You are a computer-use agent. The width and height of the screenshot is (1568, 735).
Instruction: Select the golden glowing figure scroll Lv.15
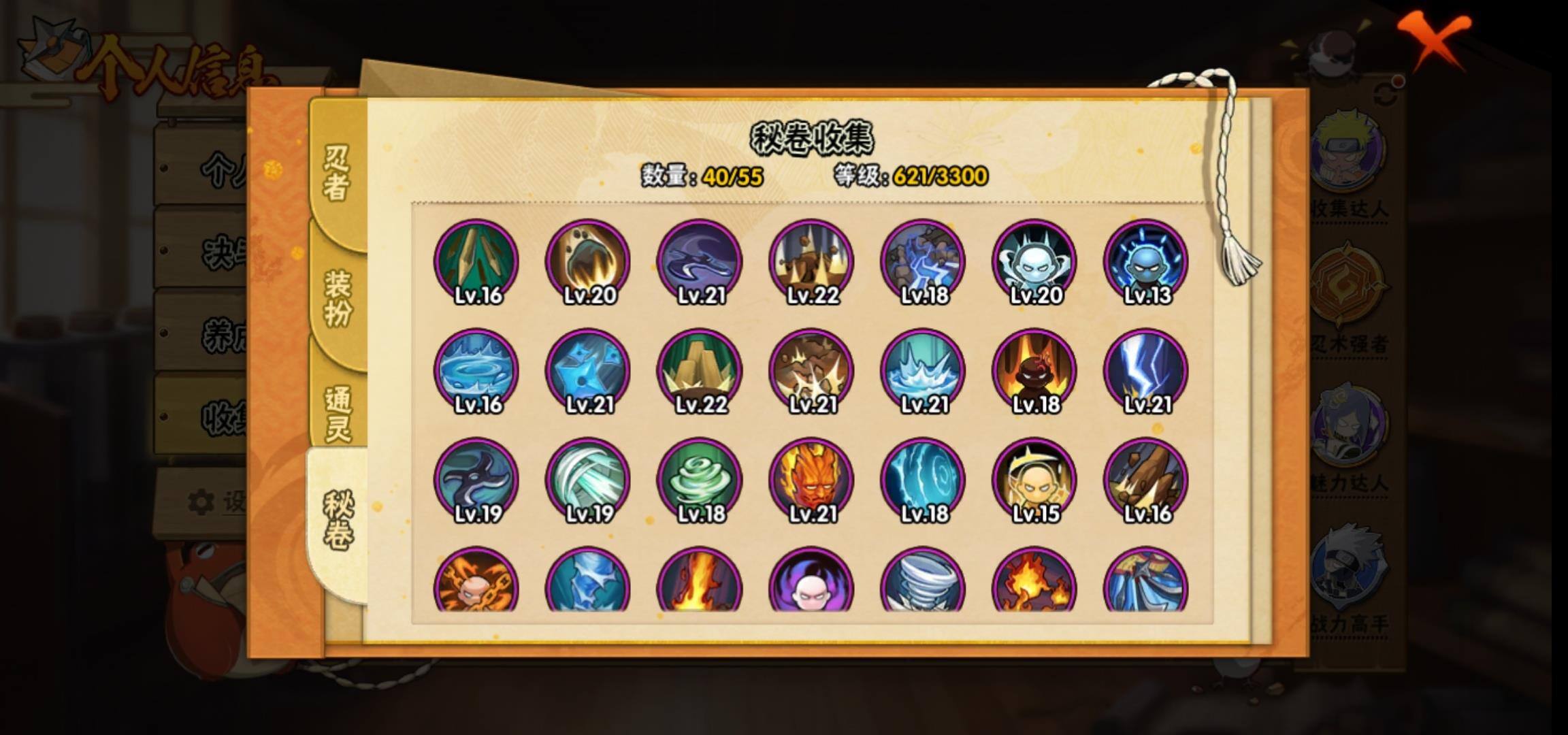point(1034,480)
